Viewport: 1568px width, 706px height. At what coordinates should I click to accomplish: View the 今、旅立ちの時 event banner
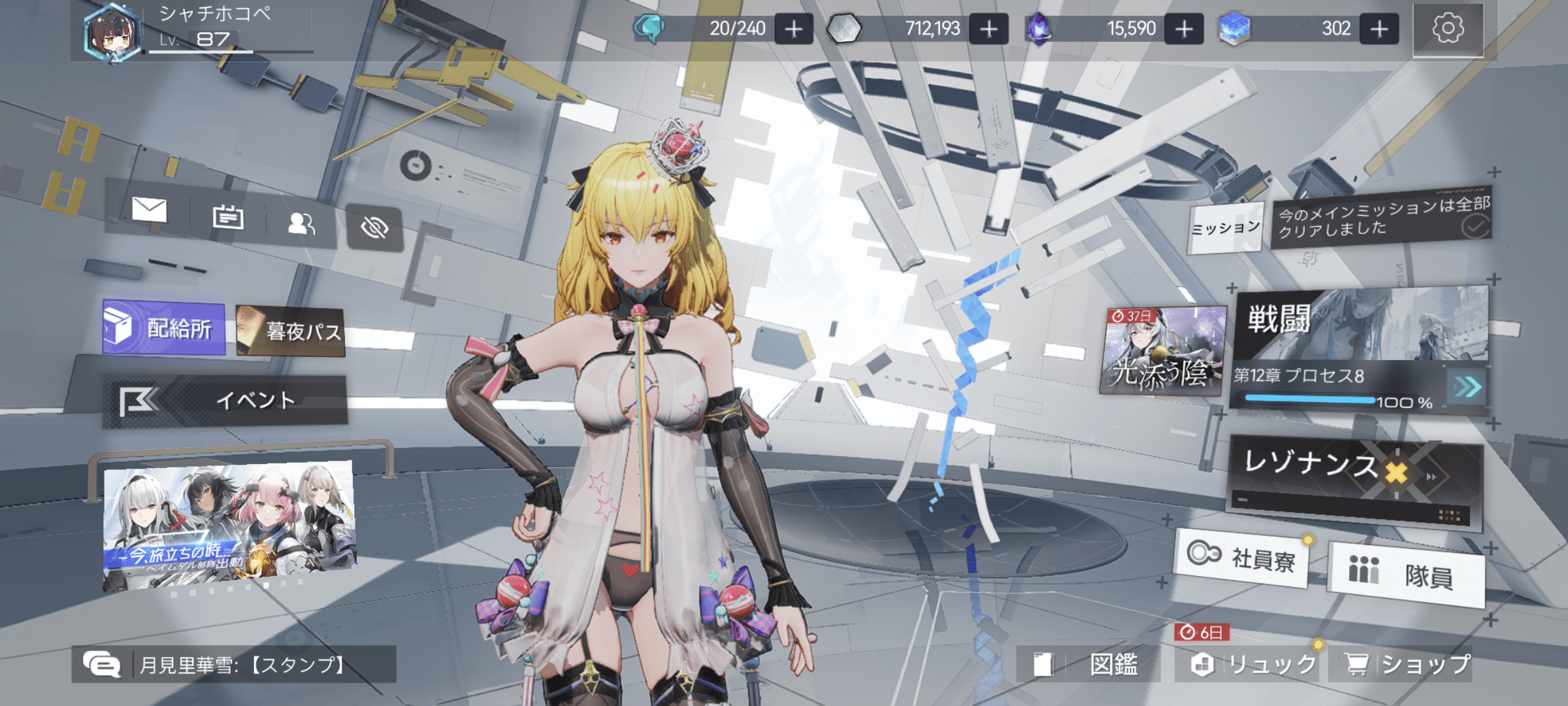pos(229,526)
